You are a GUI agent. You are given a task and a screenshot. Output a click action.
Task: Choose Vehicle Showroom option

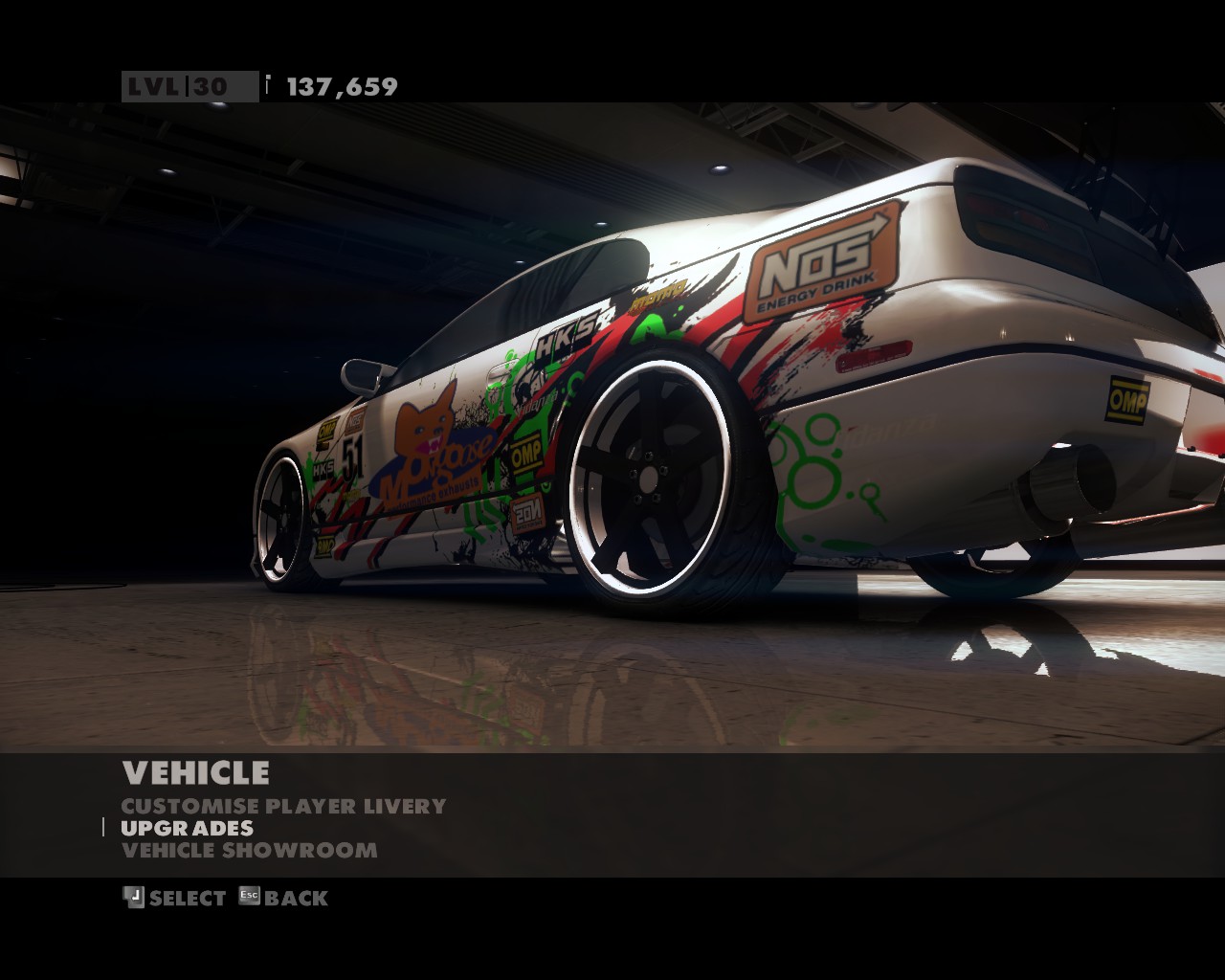tap(250, 850)
